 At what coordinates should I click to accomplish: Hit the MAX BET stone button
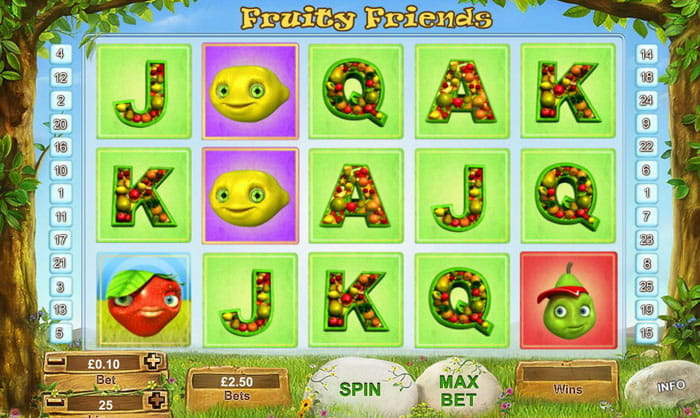458,388
